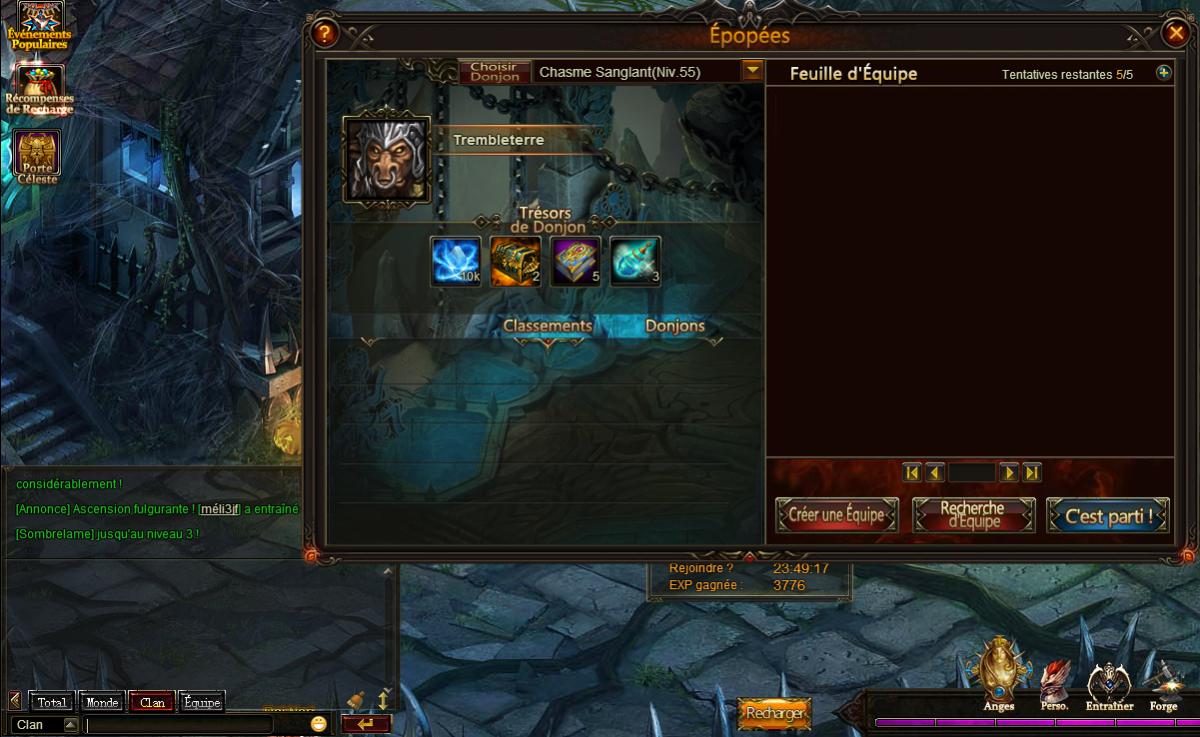Click the Recharger button

(774, 713)
